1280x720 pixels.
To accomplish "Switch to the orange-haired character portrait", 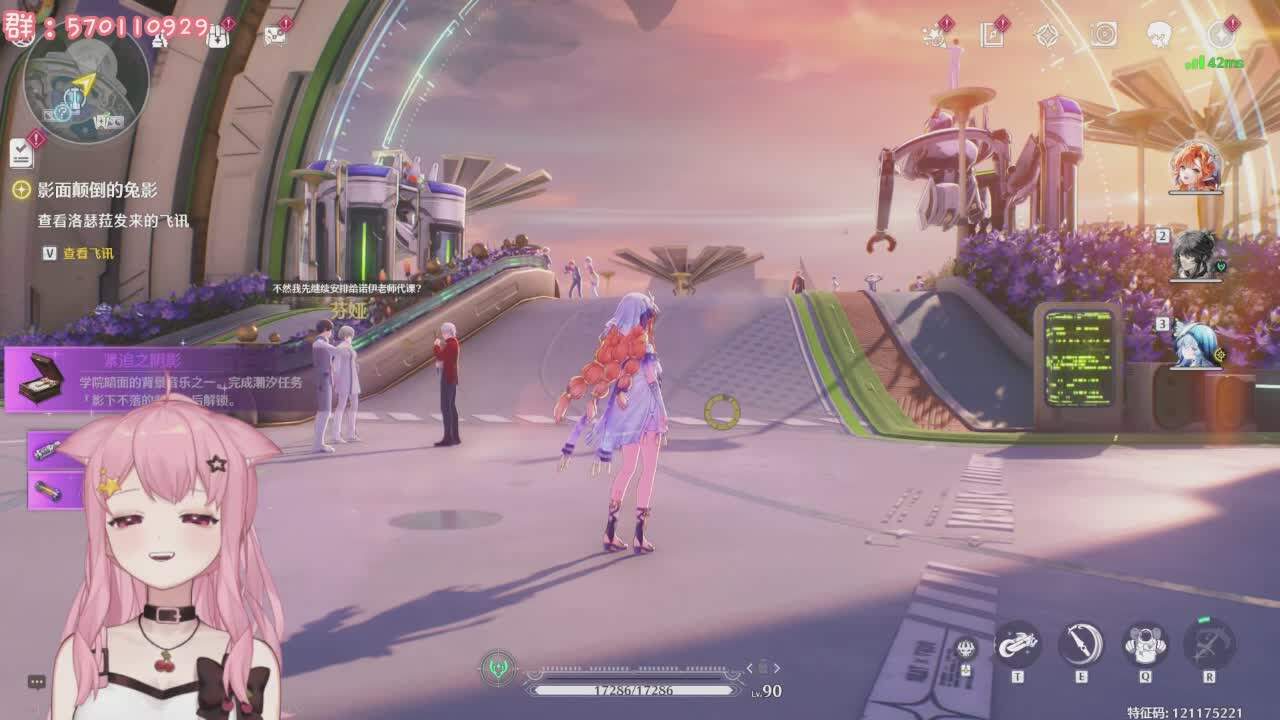I will point(1196,167).
